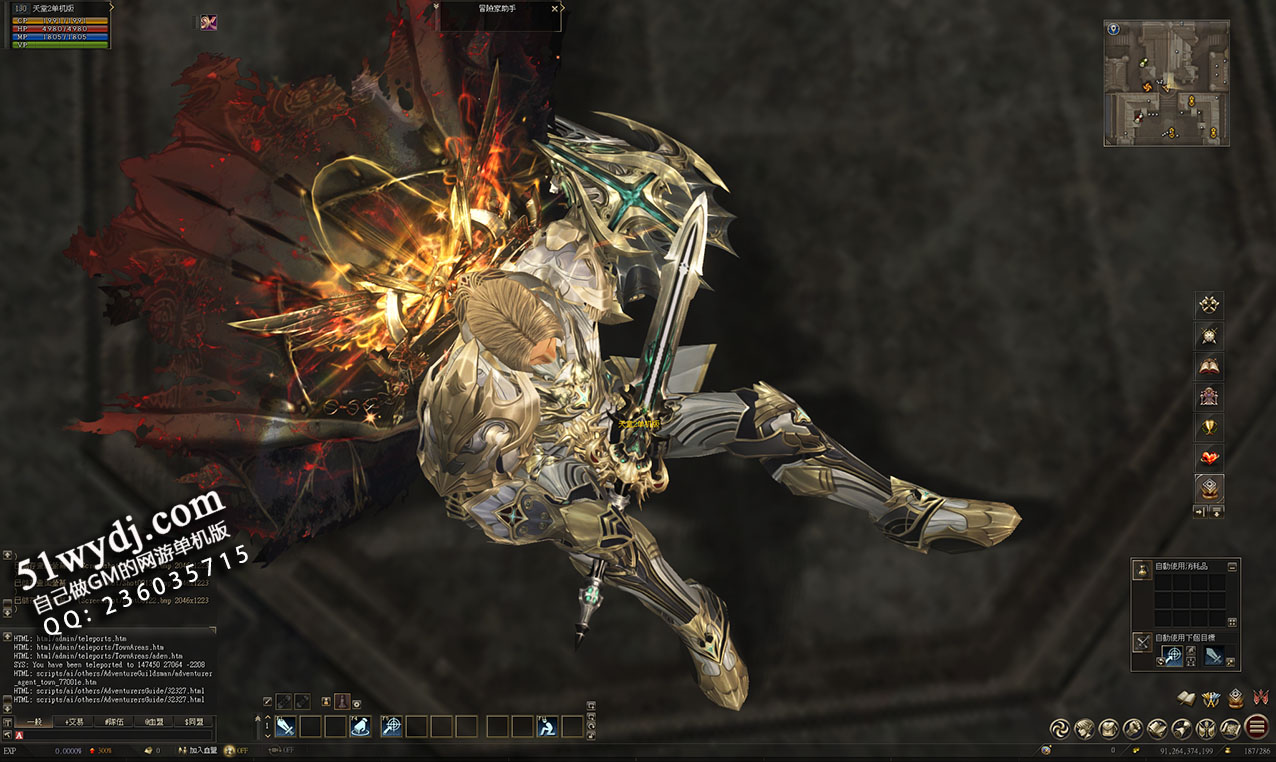The image size is (1276, 762).
Task: Toggle the auto-use consumables potion button
Action: tap(1141, 570)
